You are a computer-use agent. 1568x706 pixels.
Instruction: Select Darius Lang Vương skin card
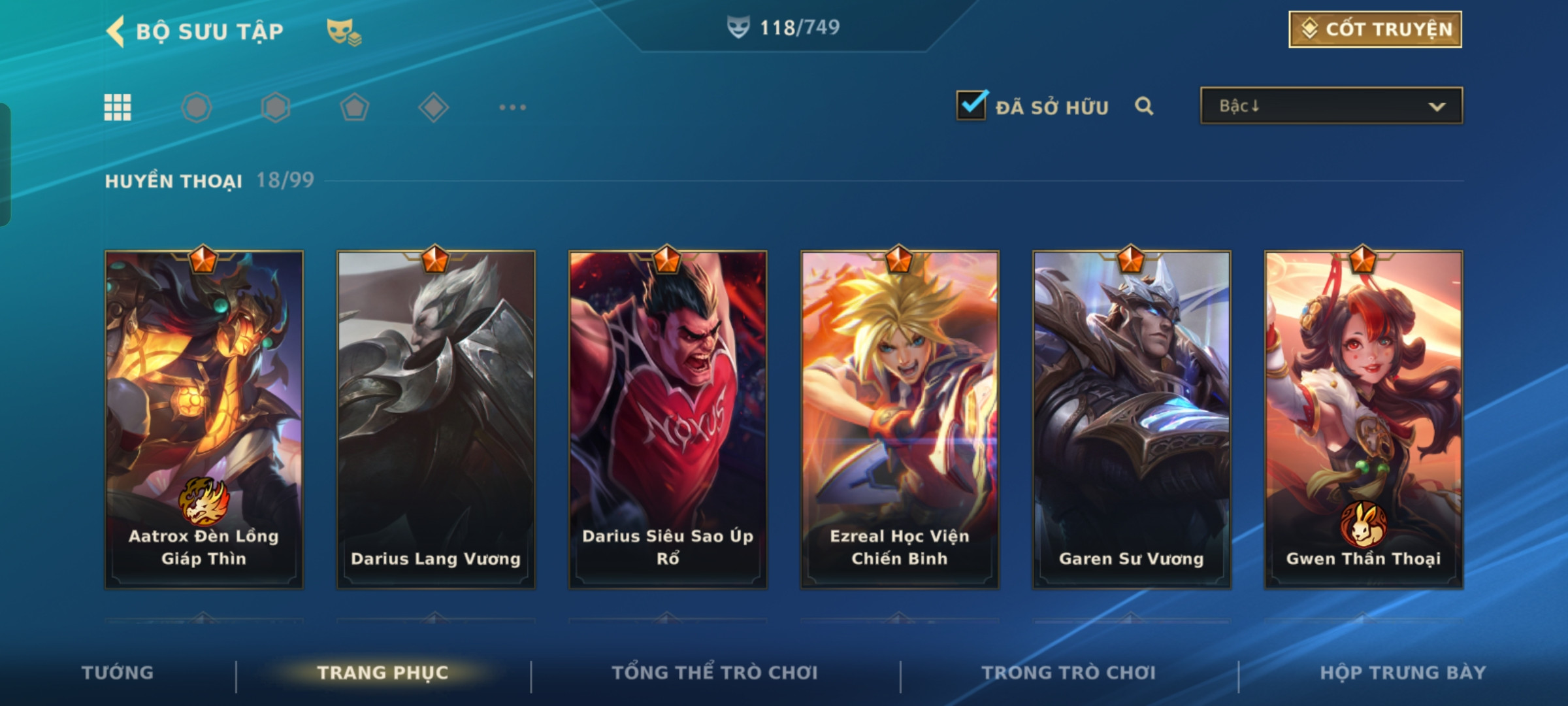[x=436, y=420]
